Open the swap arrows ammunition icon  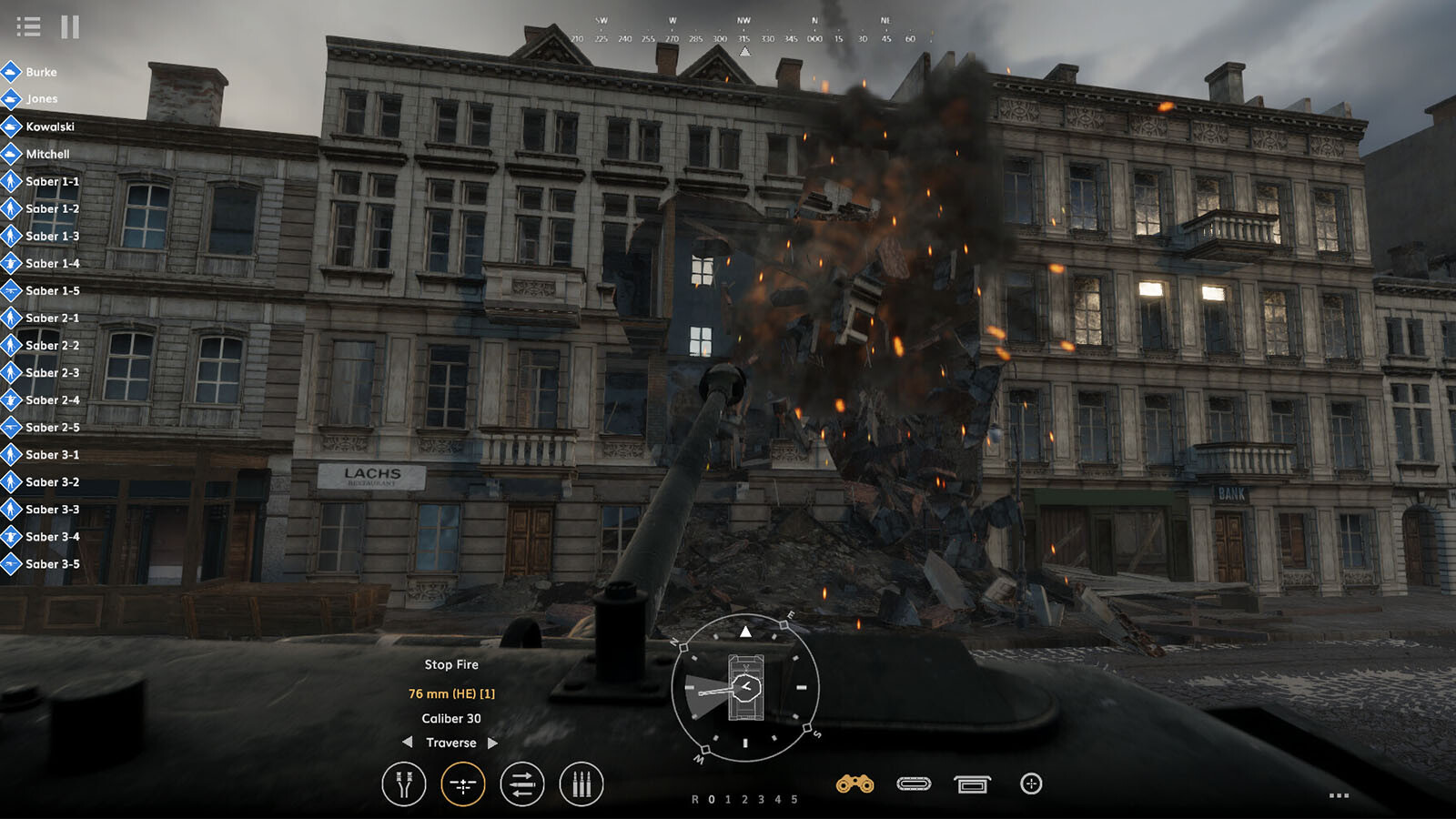(522, 784)
